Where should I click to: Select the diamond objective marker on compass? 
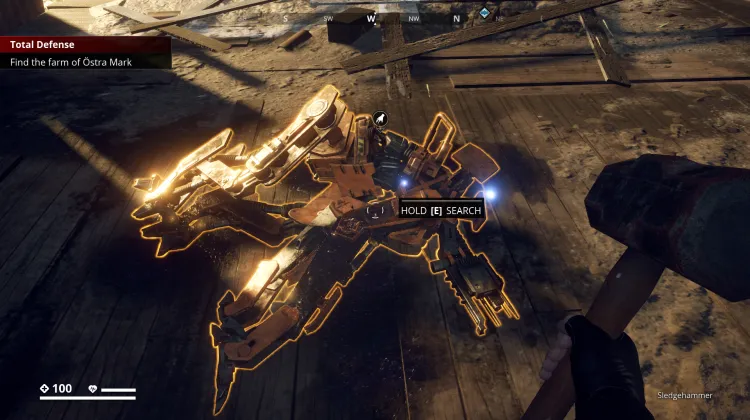485,14
